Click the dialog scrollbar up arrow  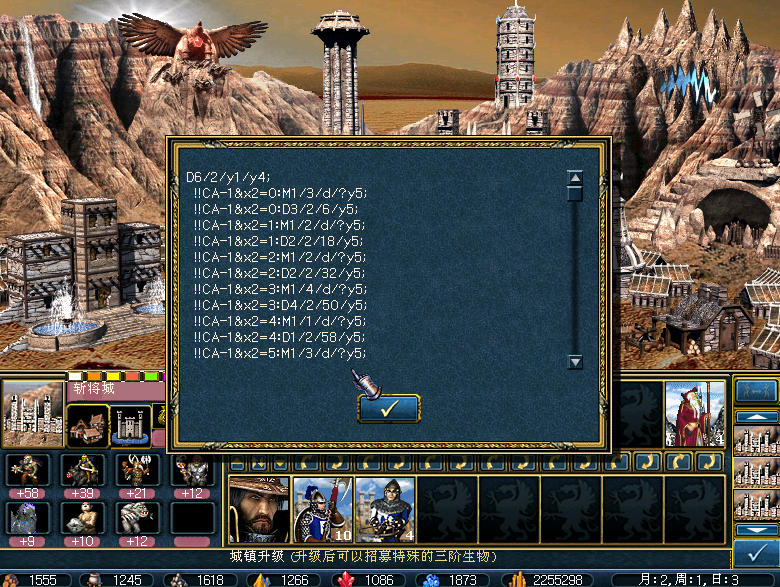(x=575, y=179)
